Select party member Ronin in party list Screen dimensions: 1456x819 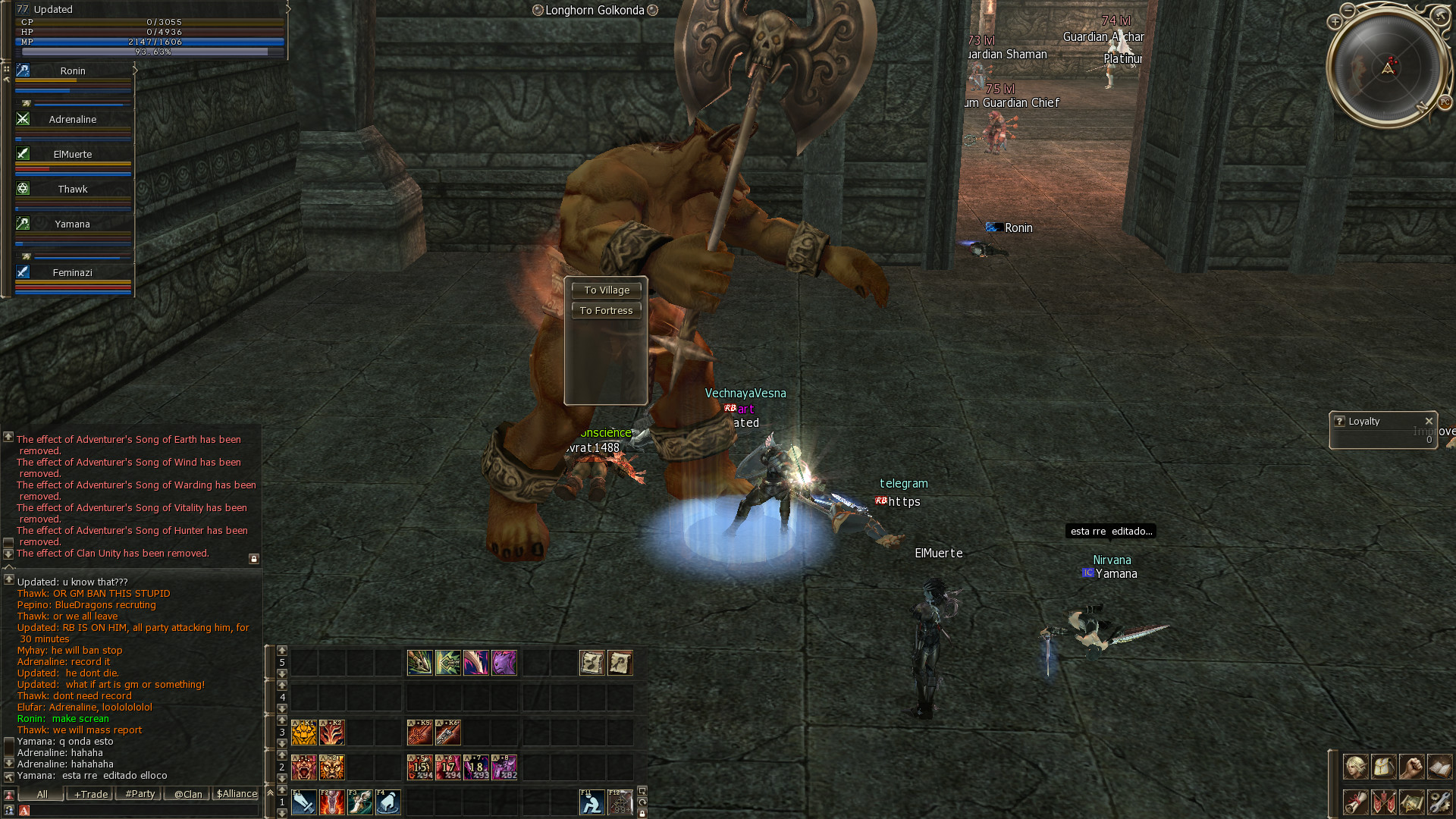(73, 71)
